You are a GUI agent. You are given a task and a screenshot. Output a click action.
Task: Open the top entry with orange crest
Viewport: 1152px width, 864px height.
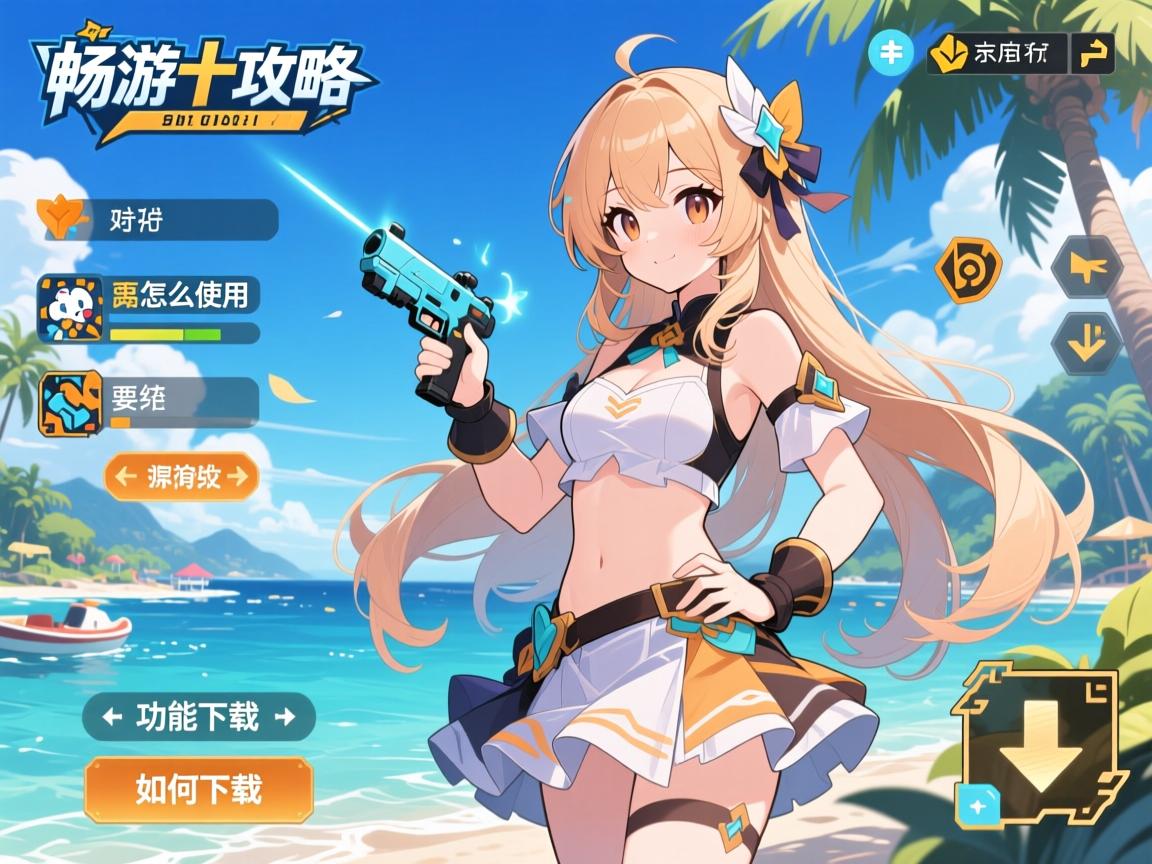160,220
